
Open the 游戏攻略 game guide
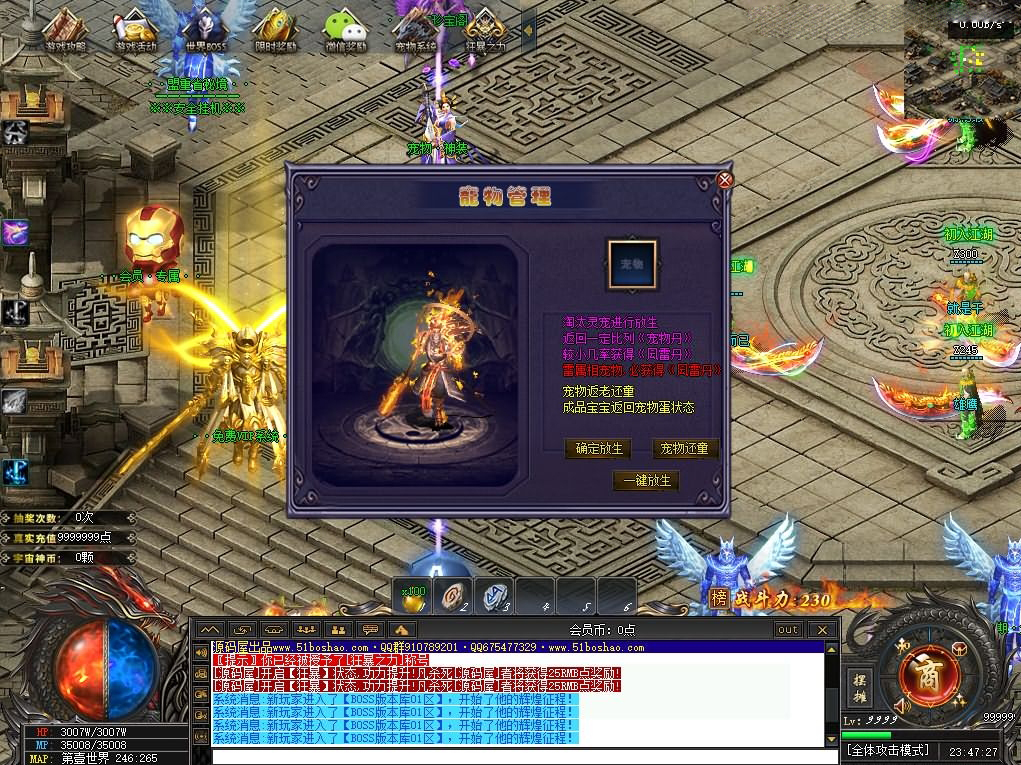pyautogui.click(x=65, y=30)
